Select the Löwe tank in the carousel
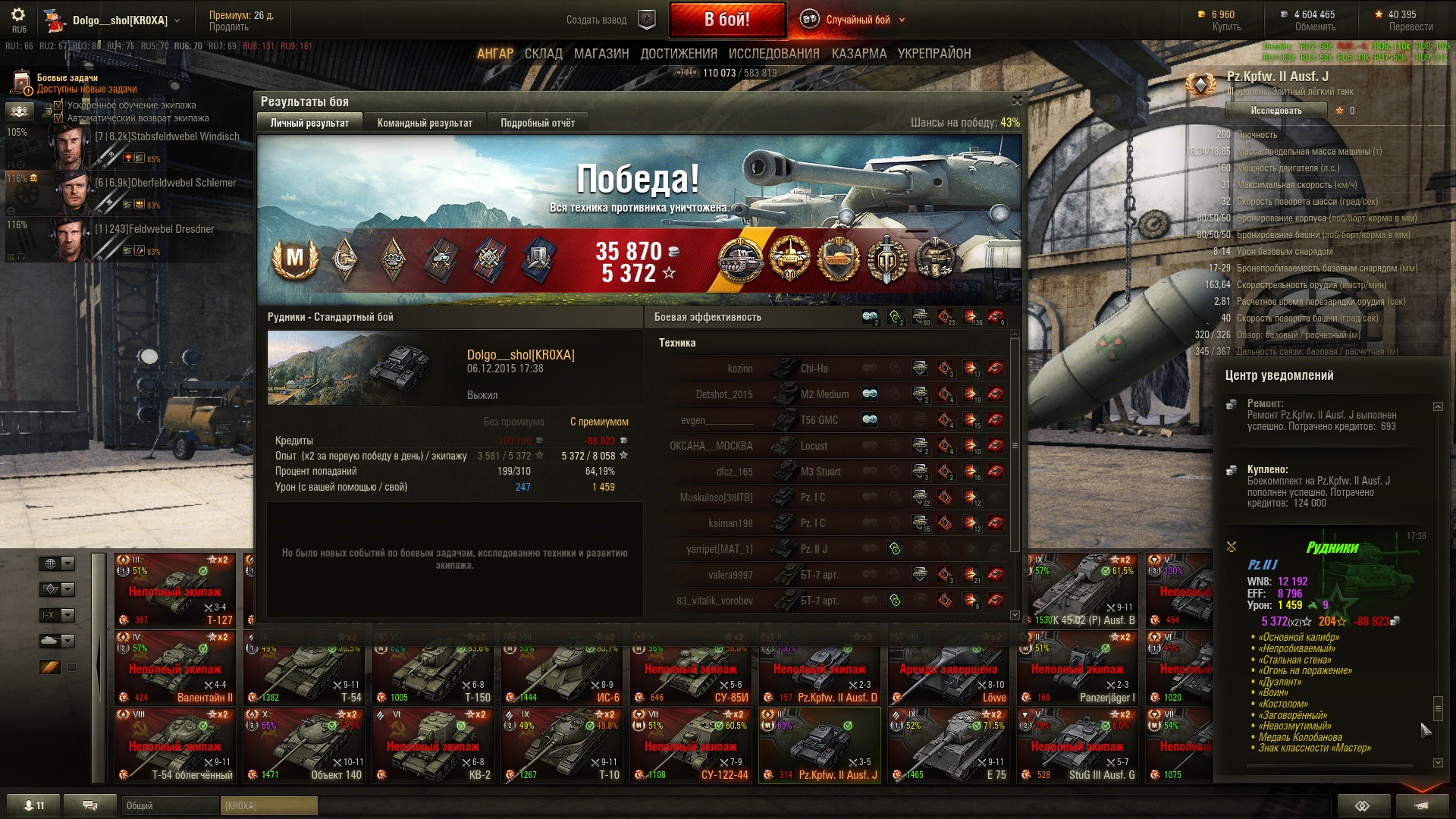 (949, 668)
